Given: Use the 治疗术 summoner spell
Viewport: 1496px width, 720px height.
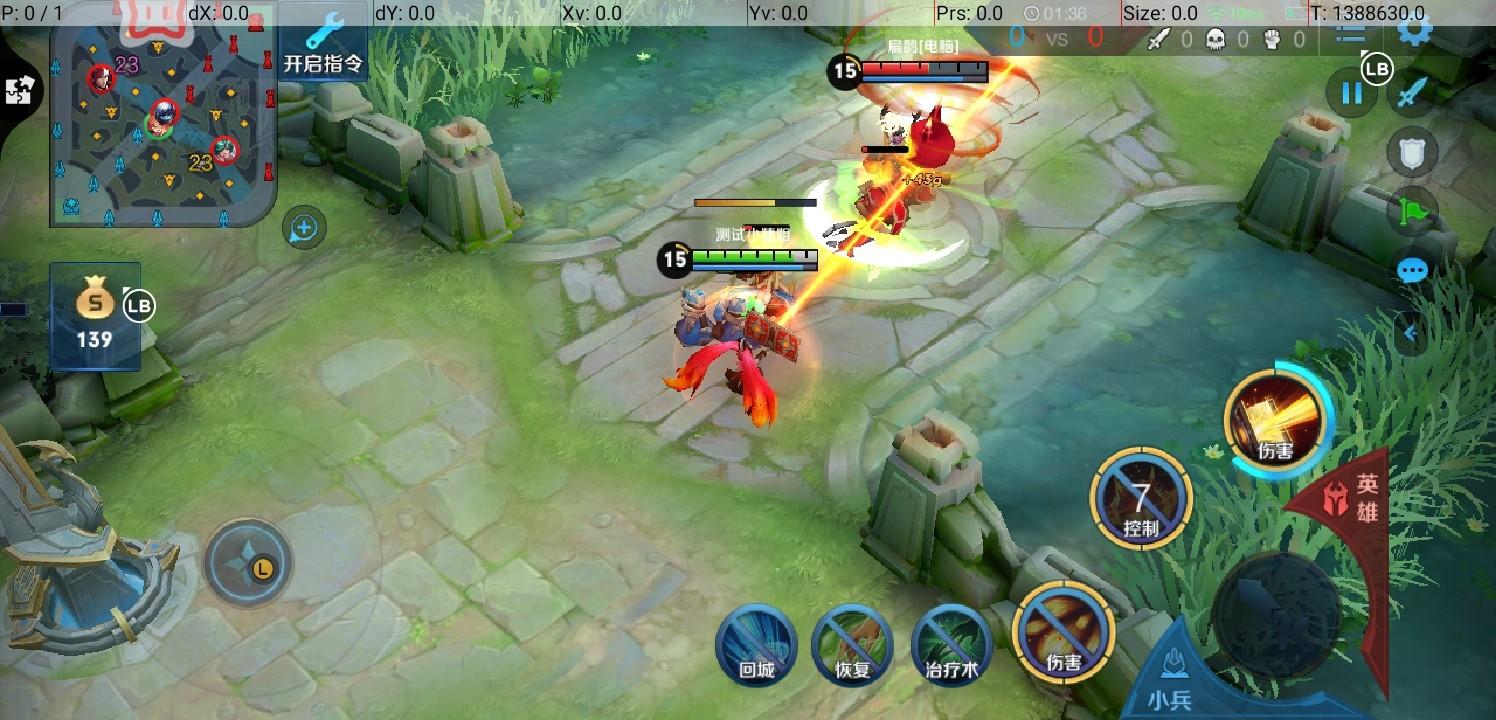Looking at the screenshot, I should coord(951,644).
